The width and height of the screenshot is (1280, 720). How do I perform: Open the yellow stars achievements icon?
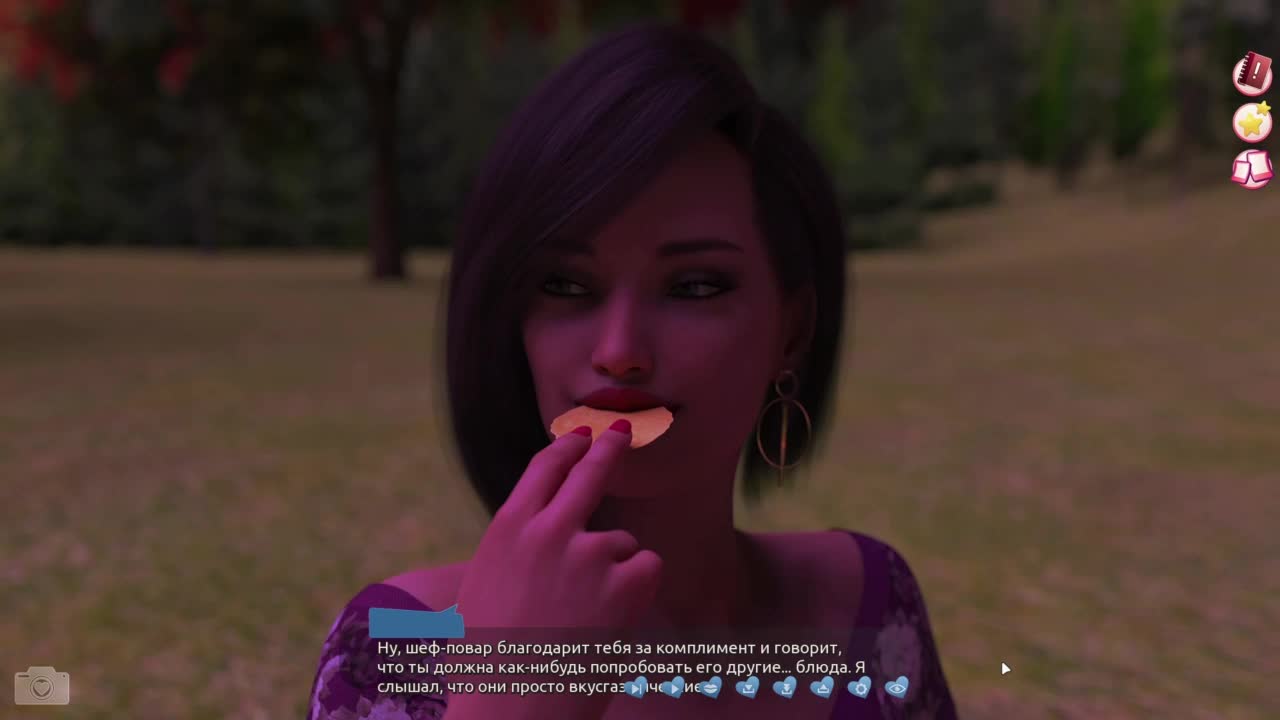pos(1251,122)
